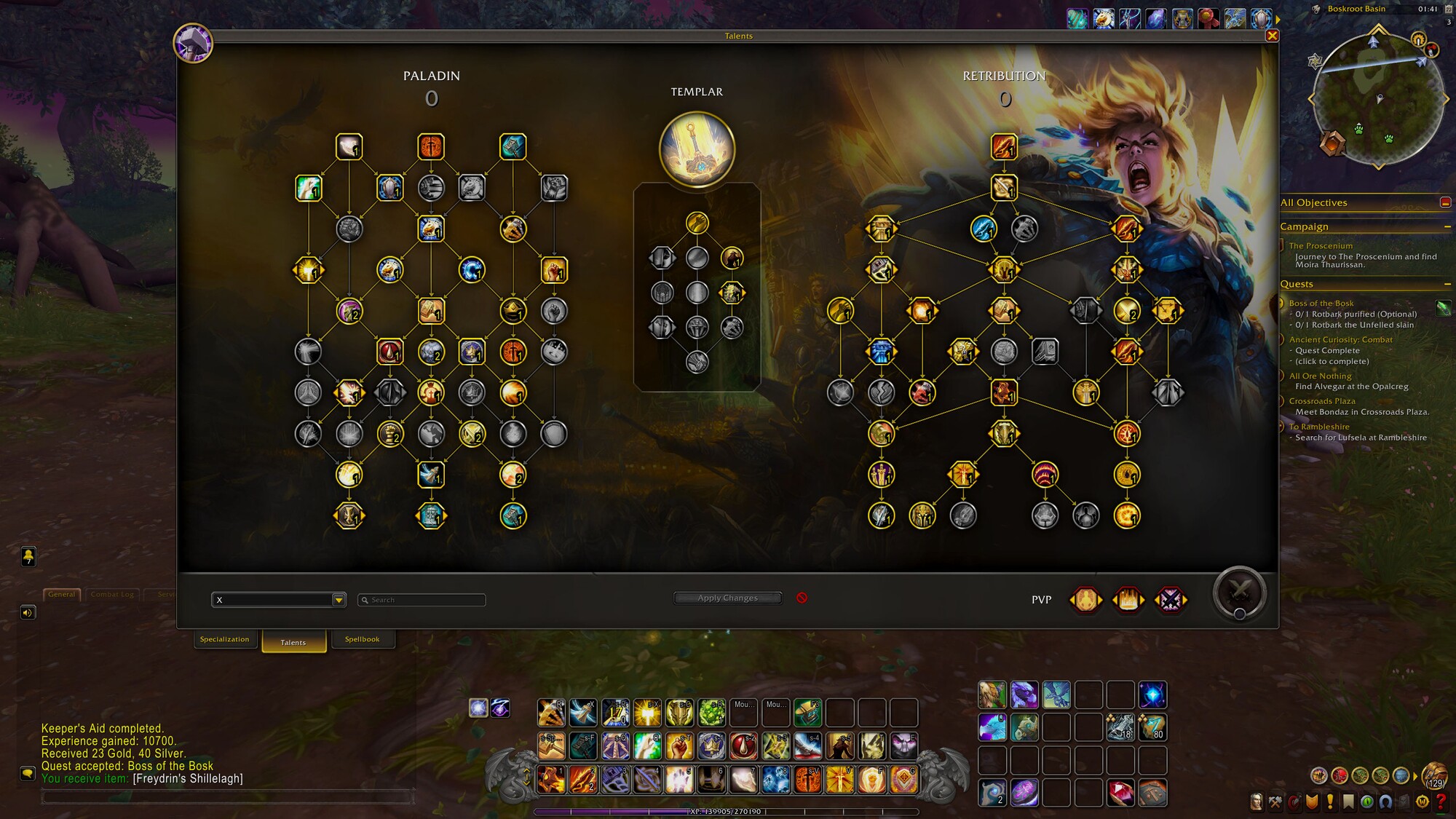Image resolution: width=1456 pixels, height=819 pixels.
Task: Click the Apply Changes button
Action: [x=727, y=598]
